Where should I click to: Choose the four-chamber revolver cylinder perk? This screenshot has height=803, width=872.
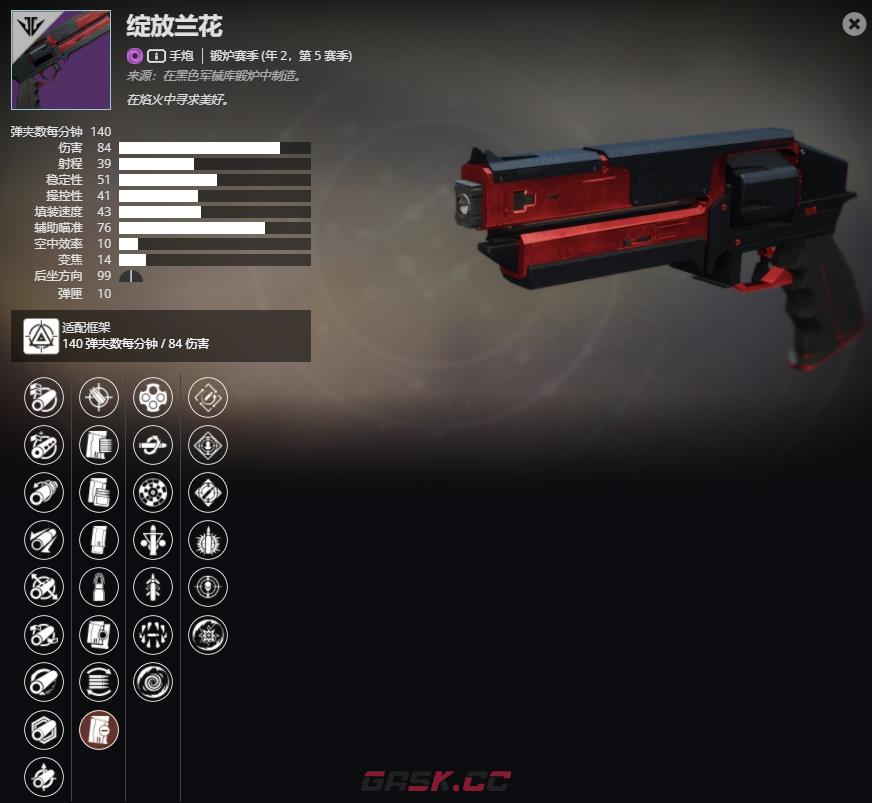pyautogui.click(x=153, y=397)
